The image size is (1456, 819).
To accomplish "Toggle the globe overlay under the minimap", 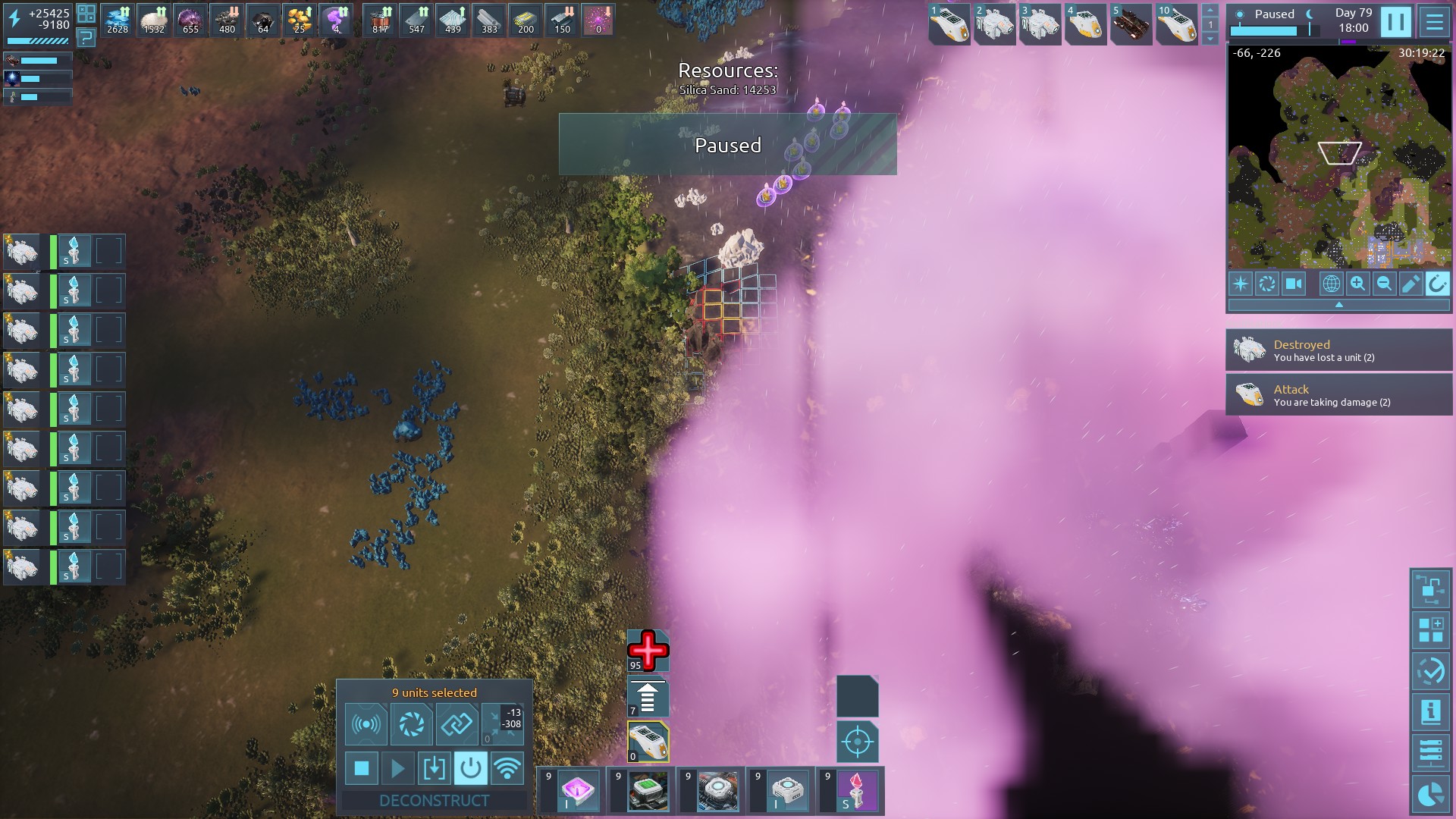I will tap(1331, 284).
